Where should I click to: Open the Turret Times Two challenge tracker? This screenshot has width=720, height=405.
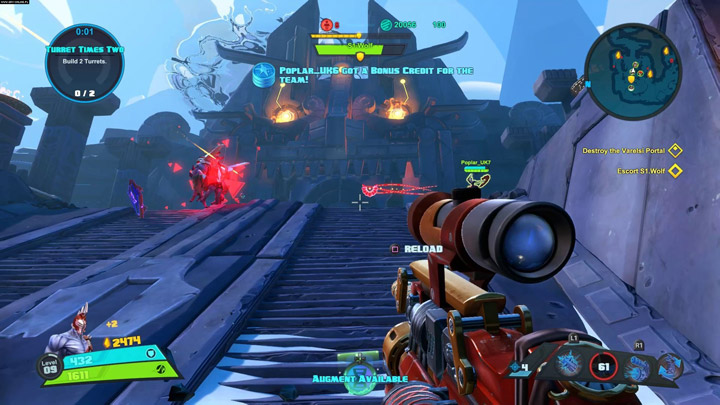pyautogui.click(x=84, y=62)
